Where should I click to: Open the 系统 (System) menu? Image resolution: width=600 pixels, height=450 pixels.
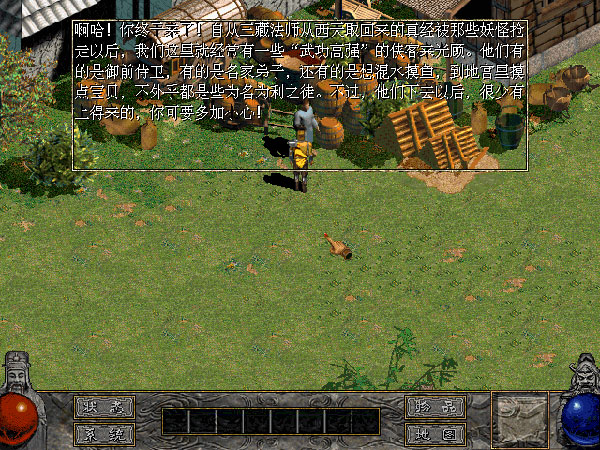[103, 434]
